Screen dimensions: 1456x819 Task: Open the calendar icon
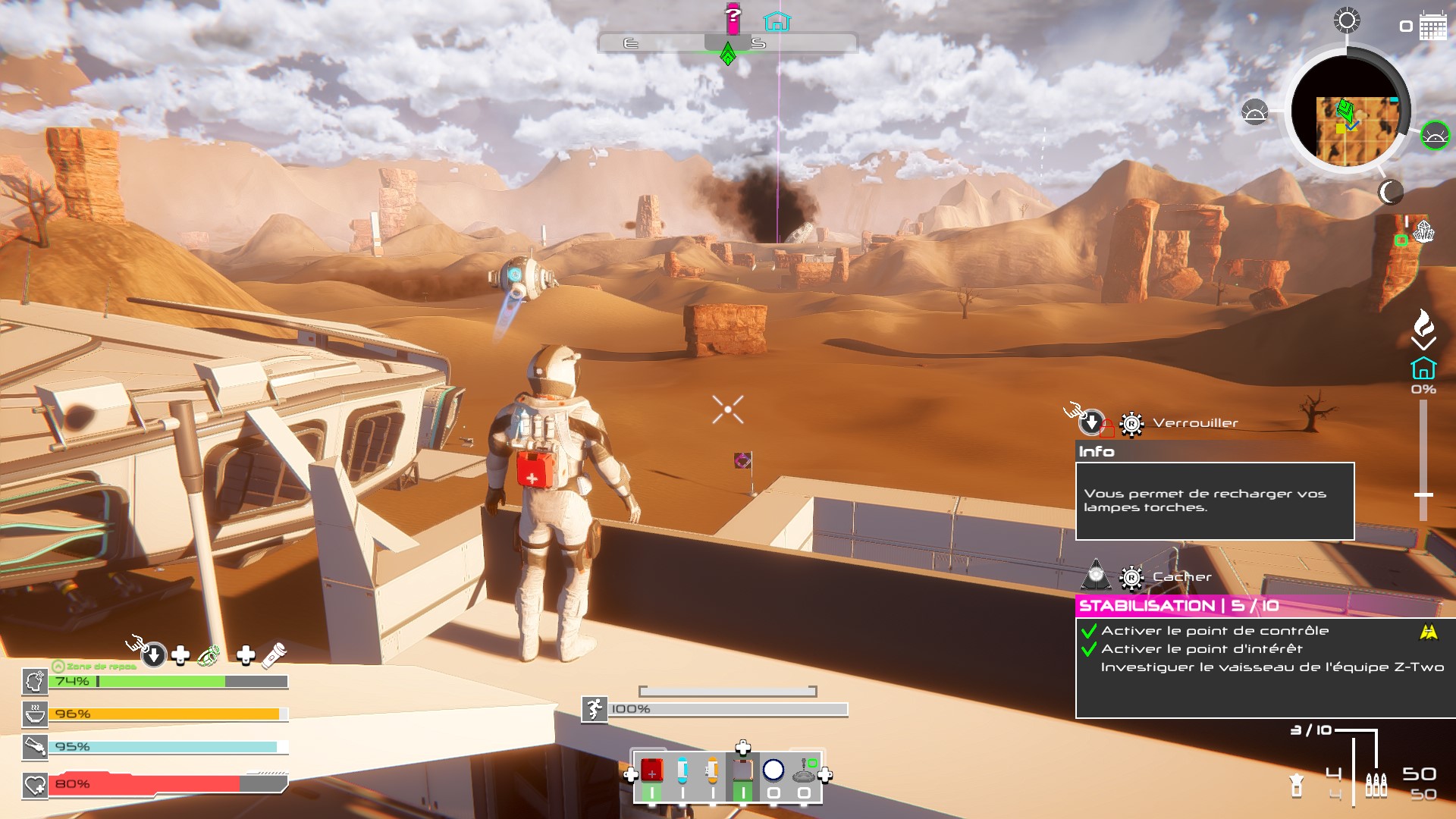pos(1432,27)
